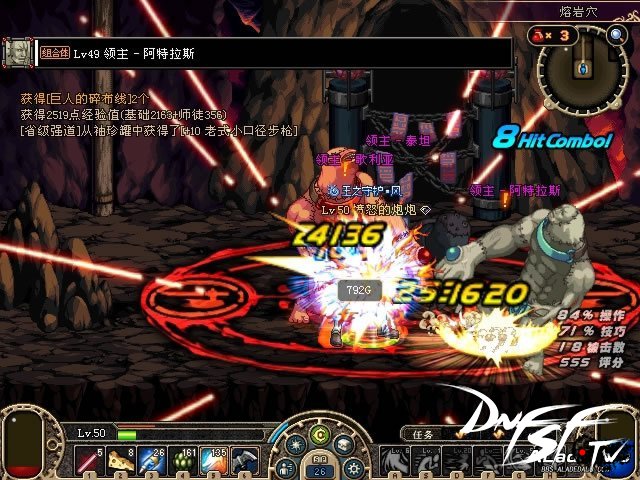Open the character info person icon

click(x=288, y=467)
